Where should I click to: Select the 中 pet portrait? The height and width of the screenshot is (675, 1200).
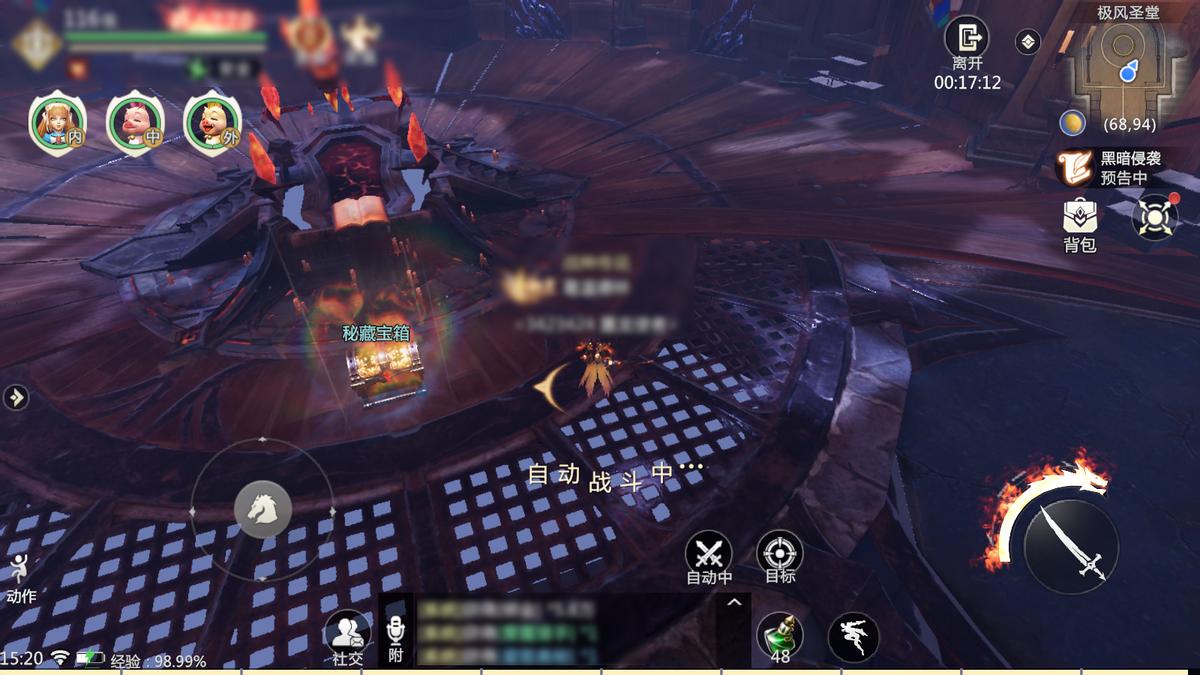pos(134,122)
